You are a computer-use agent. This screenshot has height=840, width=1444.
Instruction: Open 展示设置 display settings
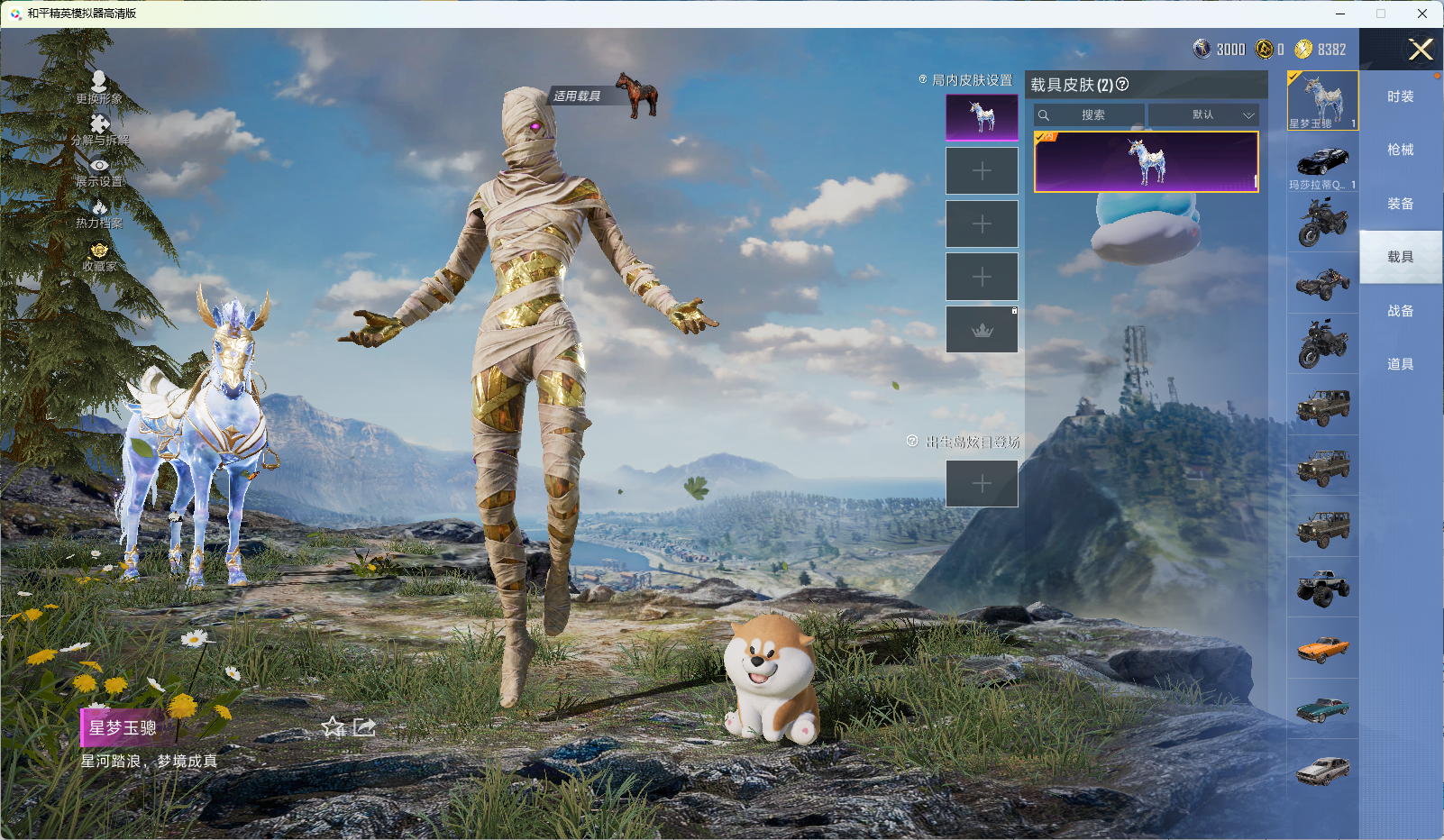click(x=99, y=172)
